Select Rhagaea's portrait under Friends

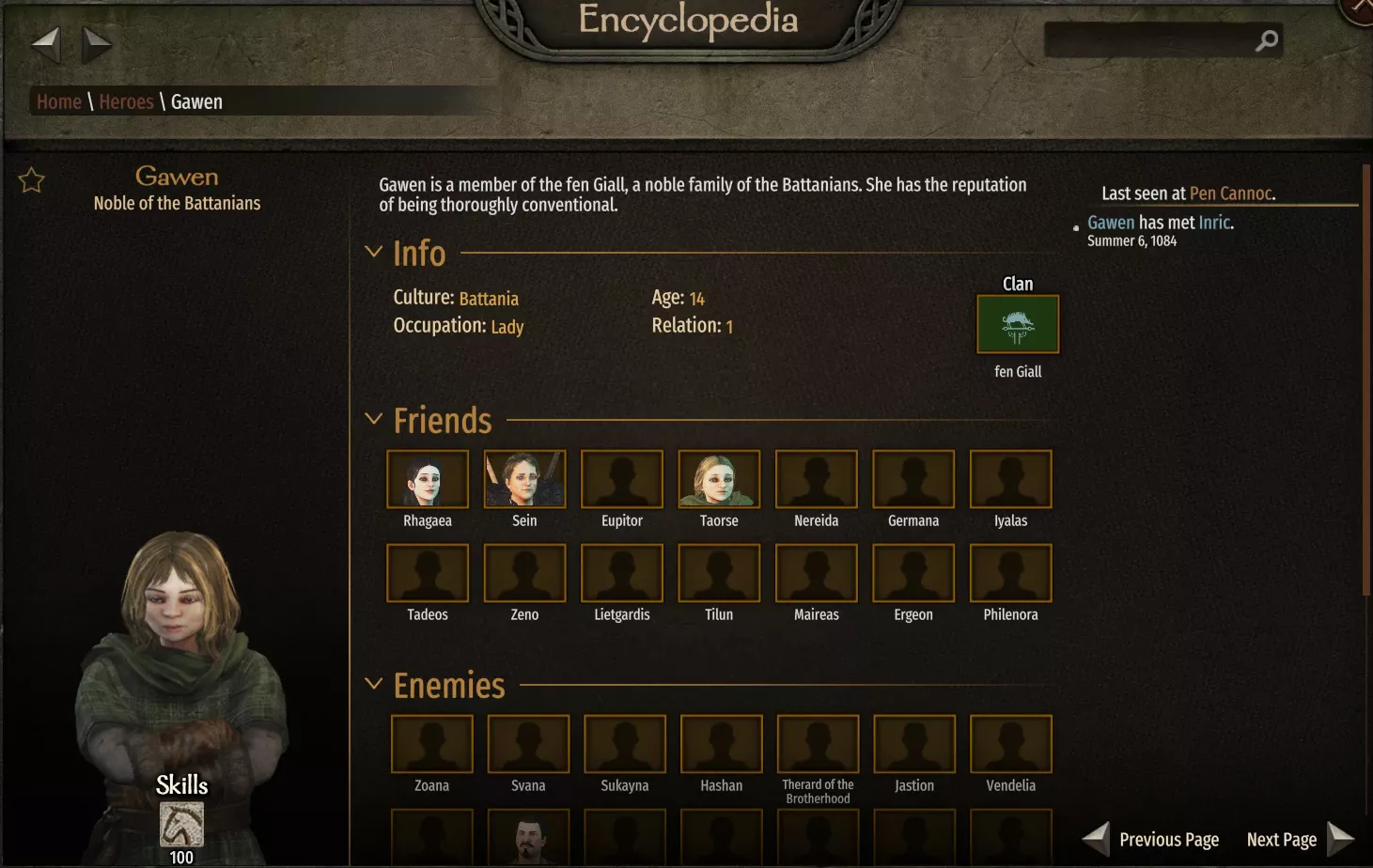[428, 479]
